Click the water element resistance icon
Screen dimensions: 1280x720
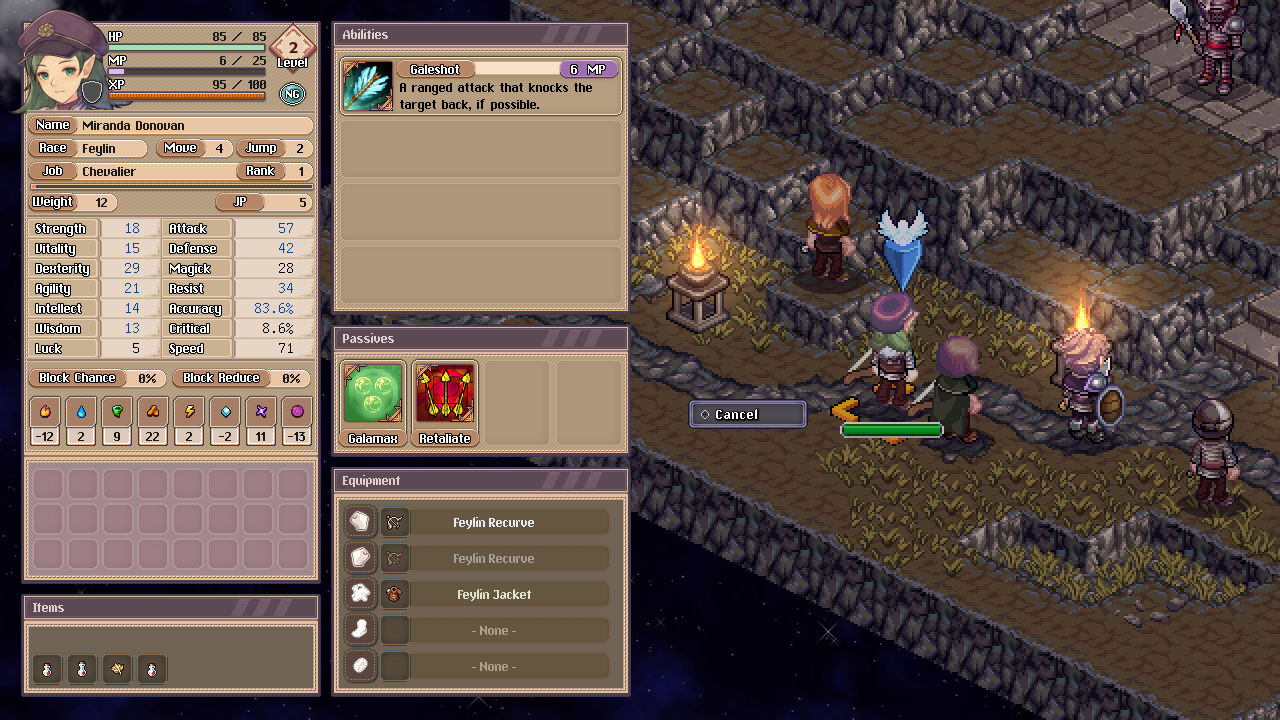pyautogui.click(x=80, y=411)
